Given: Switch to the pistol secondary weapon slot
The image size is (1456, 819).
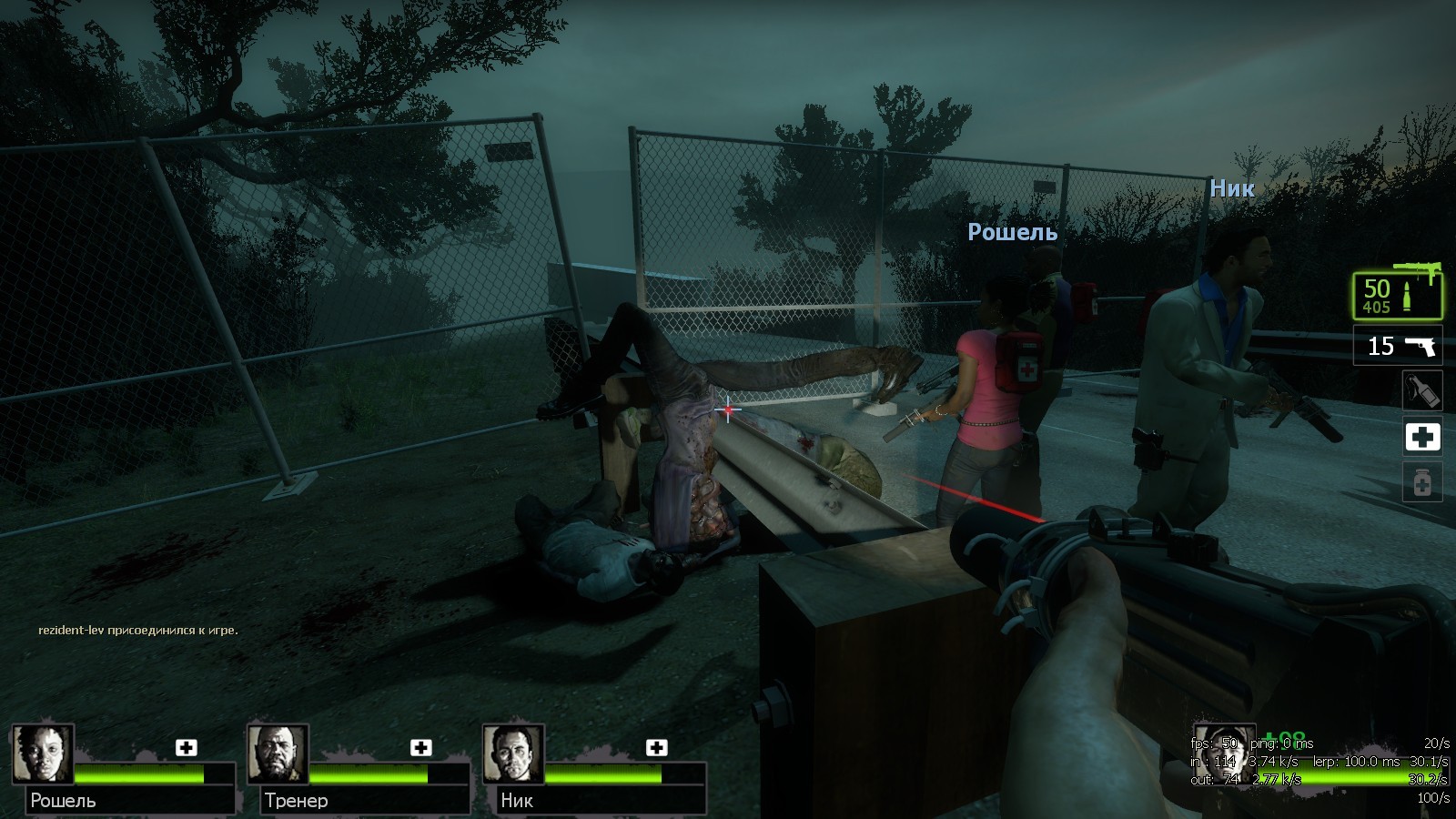Looking at the screenshot, I should tap(1397, 346).
